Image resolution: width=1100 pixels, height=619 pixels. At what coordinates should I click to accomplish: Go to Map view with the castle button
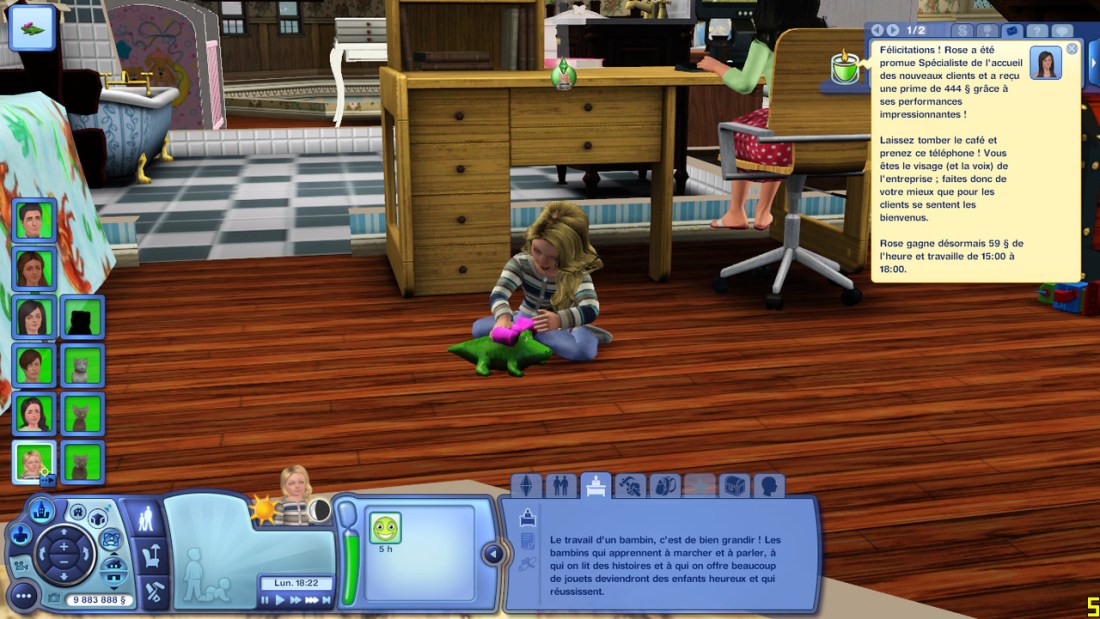[x=42, y=510]
